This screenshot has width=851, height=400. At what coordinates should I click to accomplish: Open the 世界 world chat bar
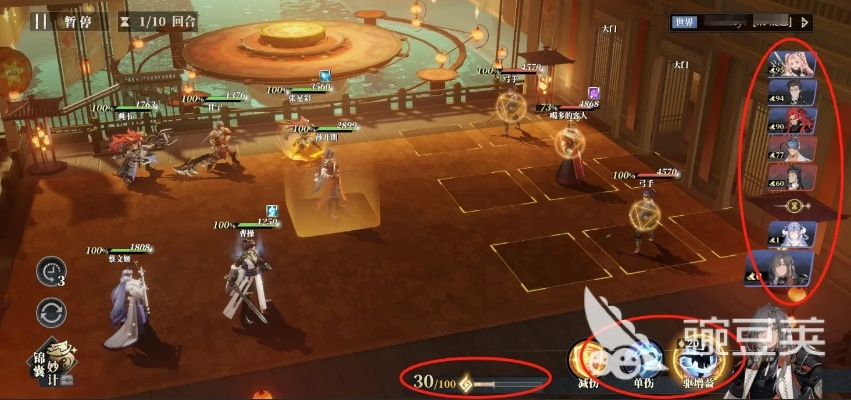pos(732,21)
